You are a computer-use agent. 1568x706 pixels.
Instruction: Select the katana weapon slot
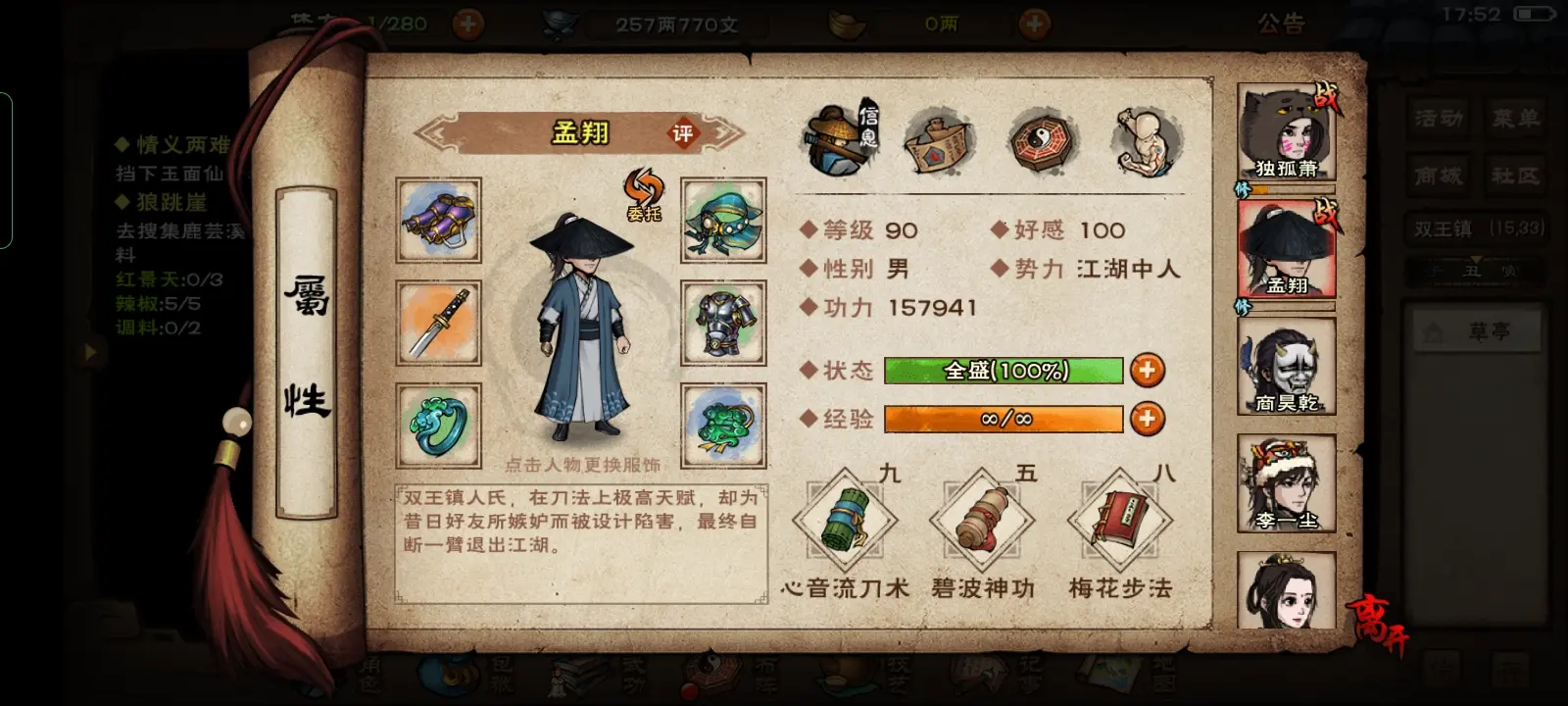[438, 323]
